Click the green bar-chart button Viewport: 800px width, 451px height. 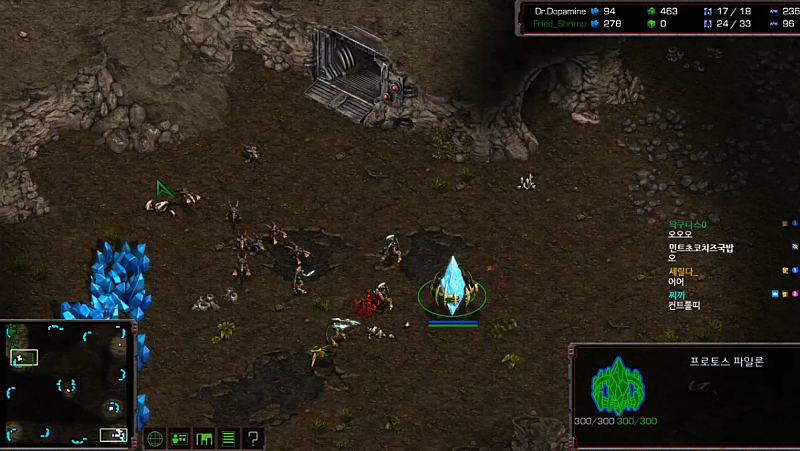[x=204, y=438]
